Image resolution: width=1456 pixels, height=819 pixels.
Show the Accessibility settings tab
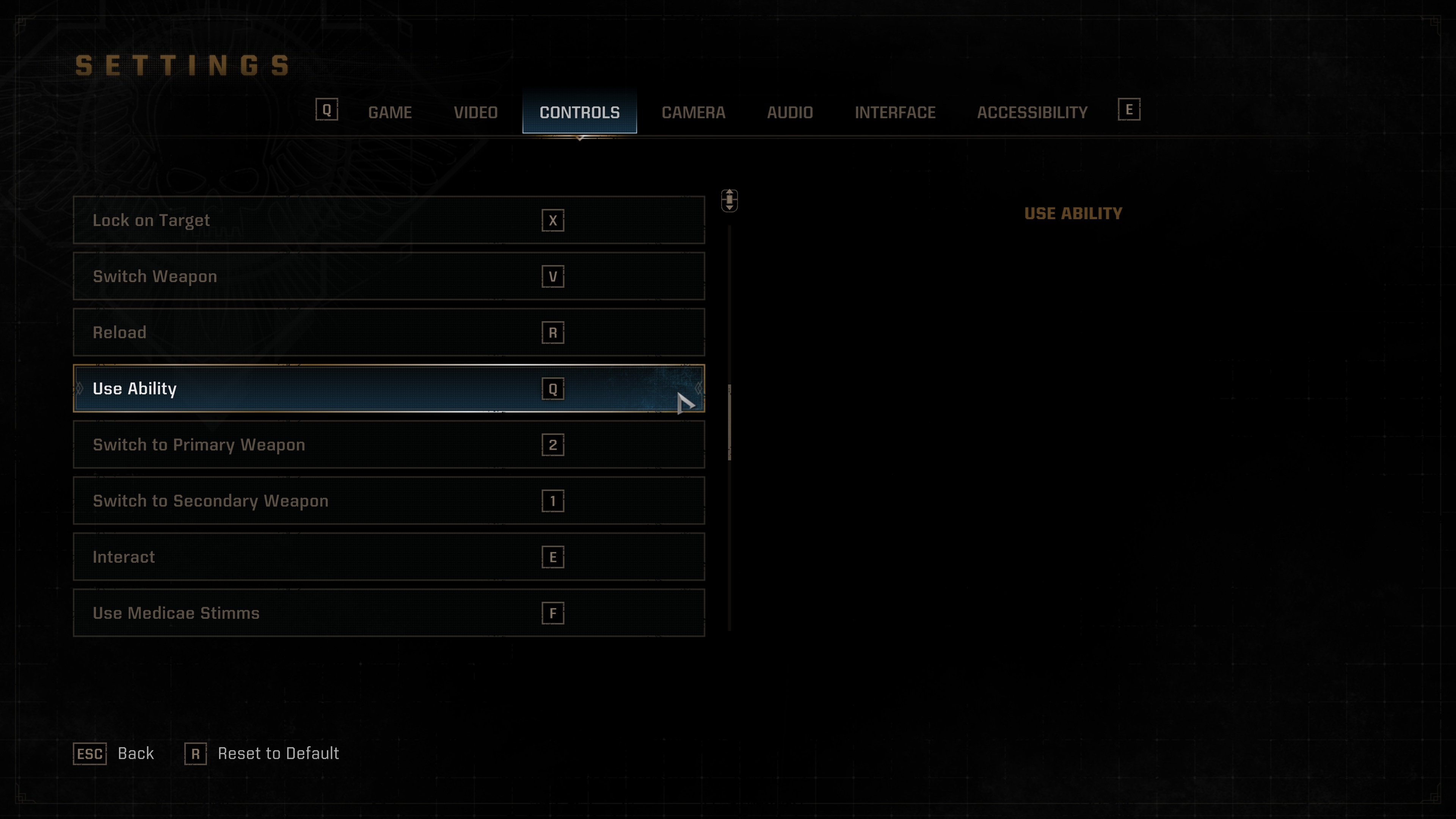point(1032,113)
